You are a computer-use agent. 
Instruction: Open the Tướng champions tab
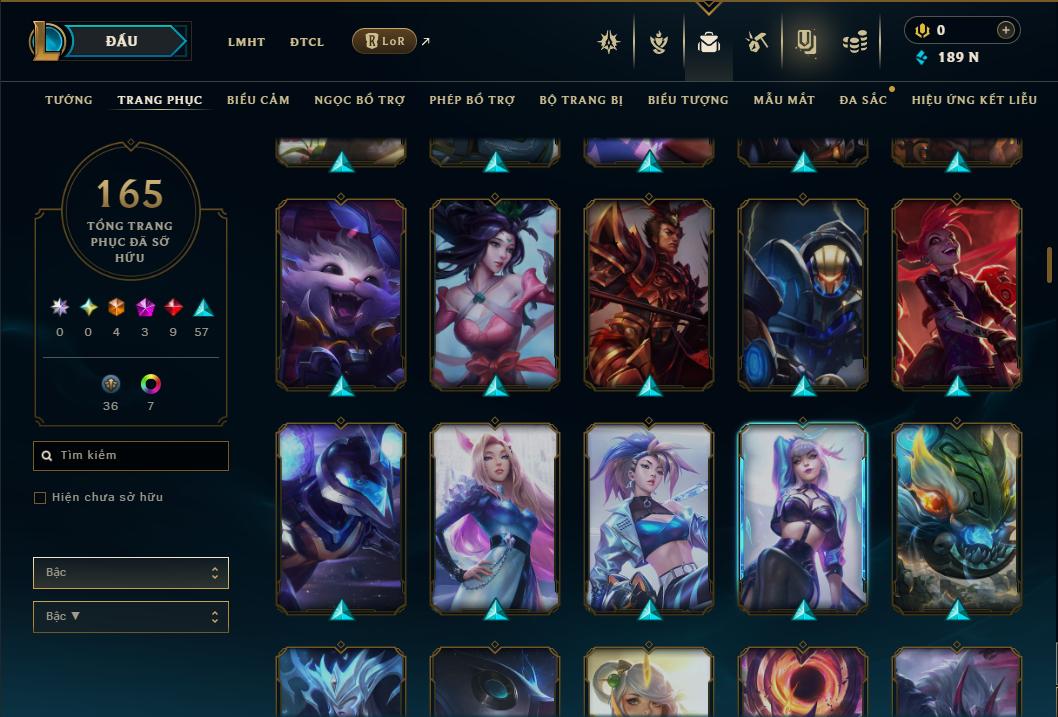(x=69, y=100)
